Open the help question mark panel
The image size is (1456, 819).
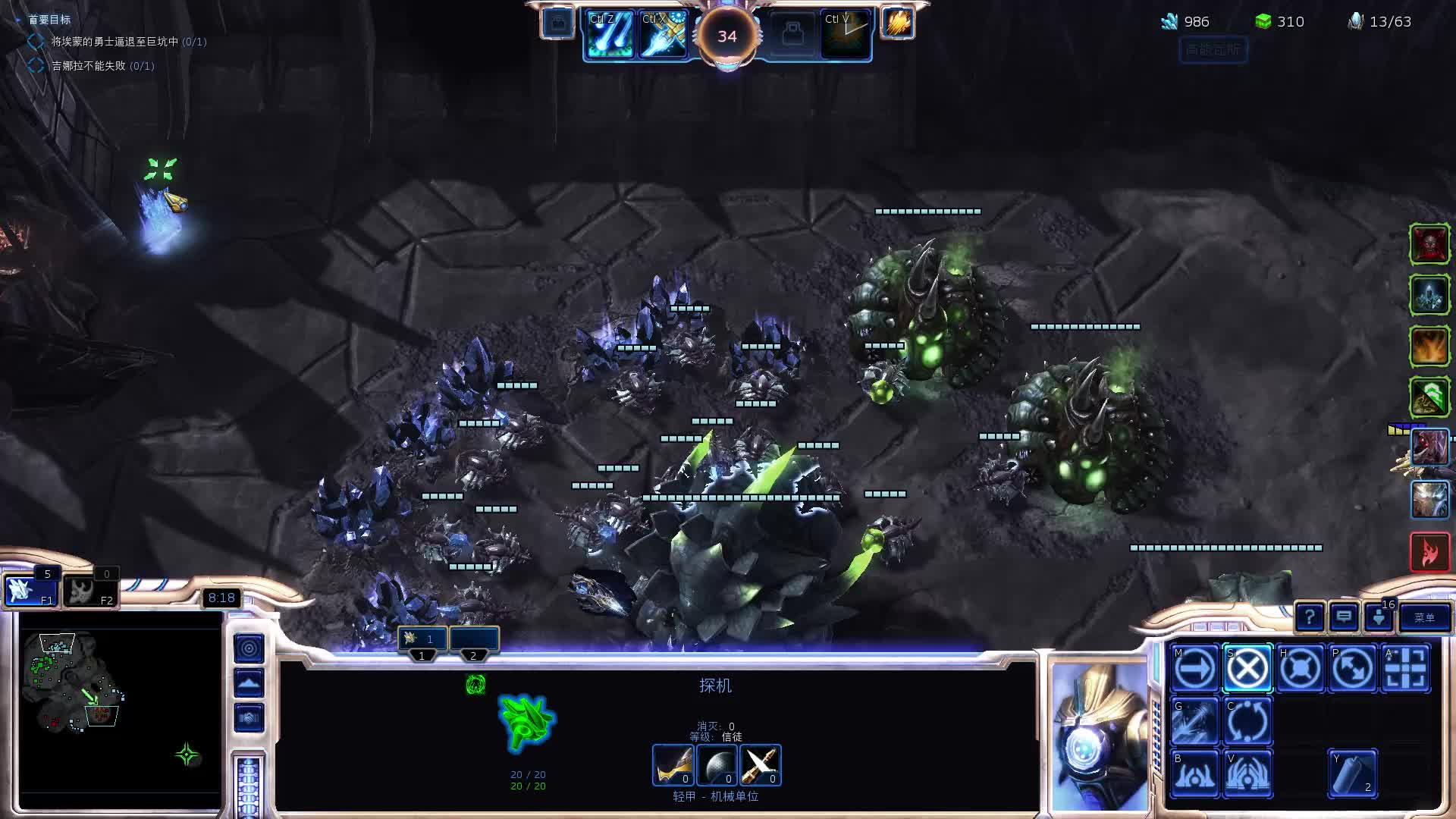[1310, 618]
